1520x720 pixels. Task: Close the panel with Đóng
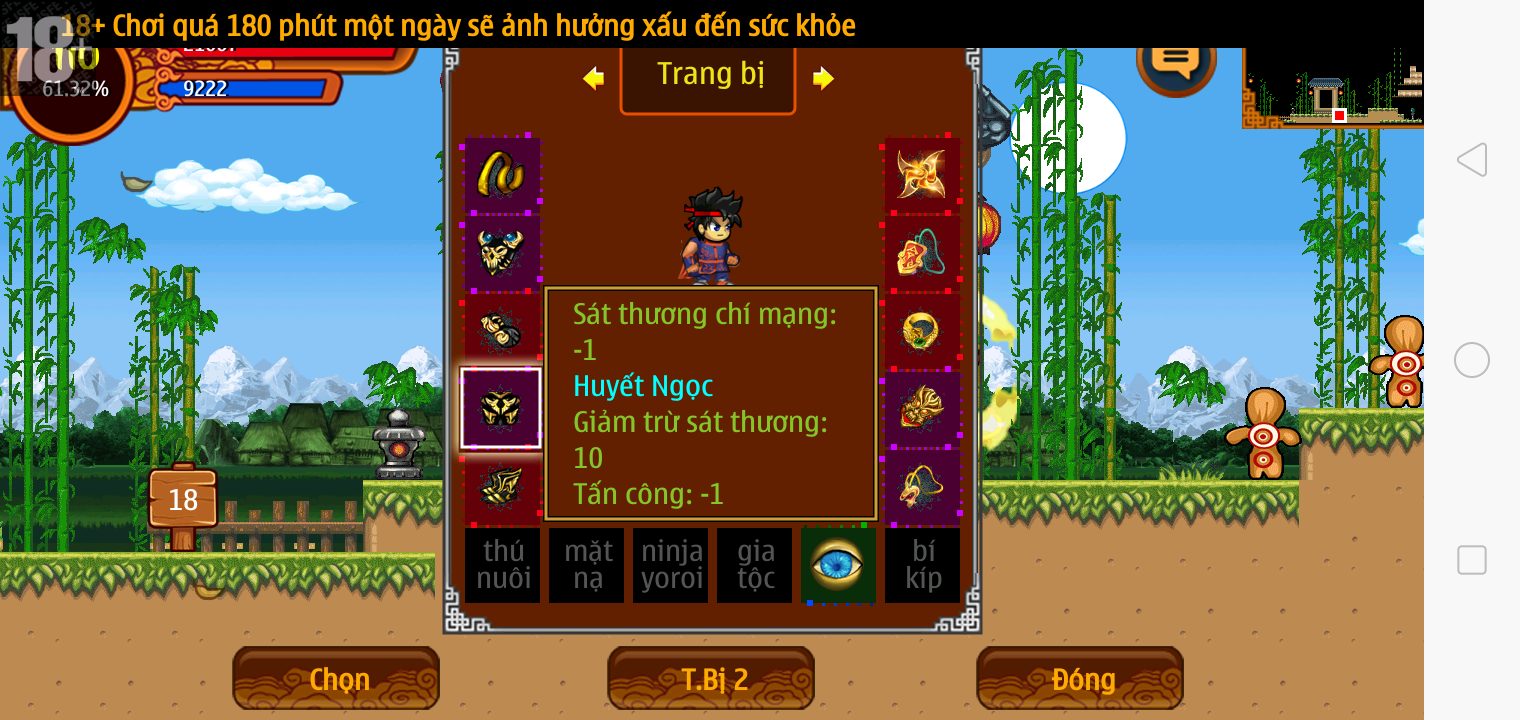coord(1080,679)
